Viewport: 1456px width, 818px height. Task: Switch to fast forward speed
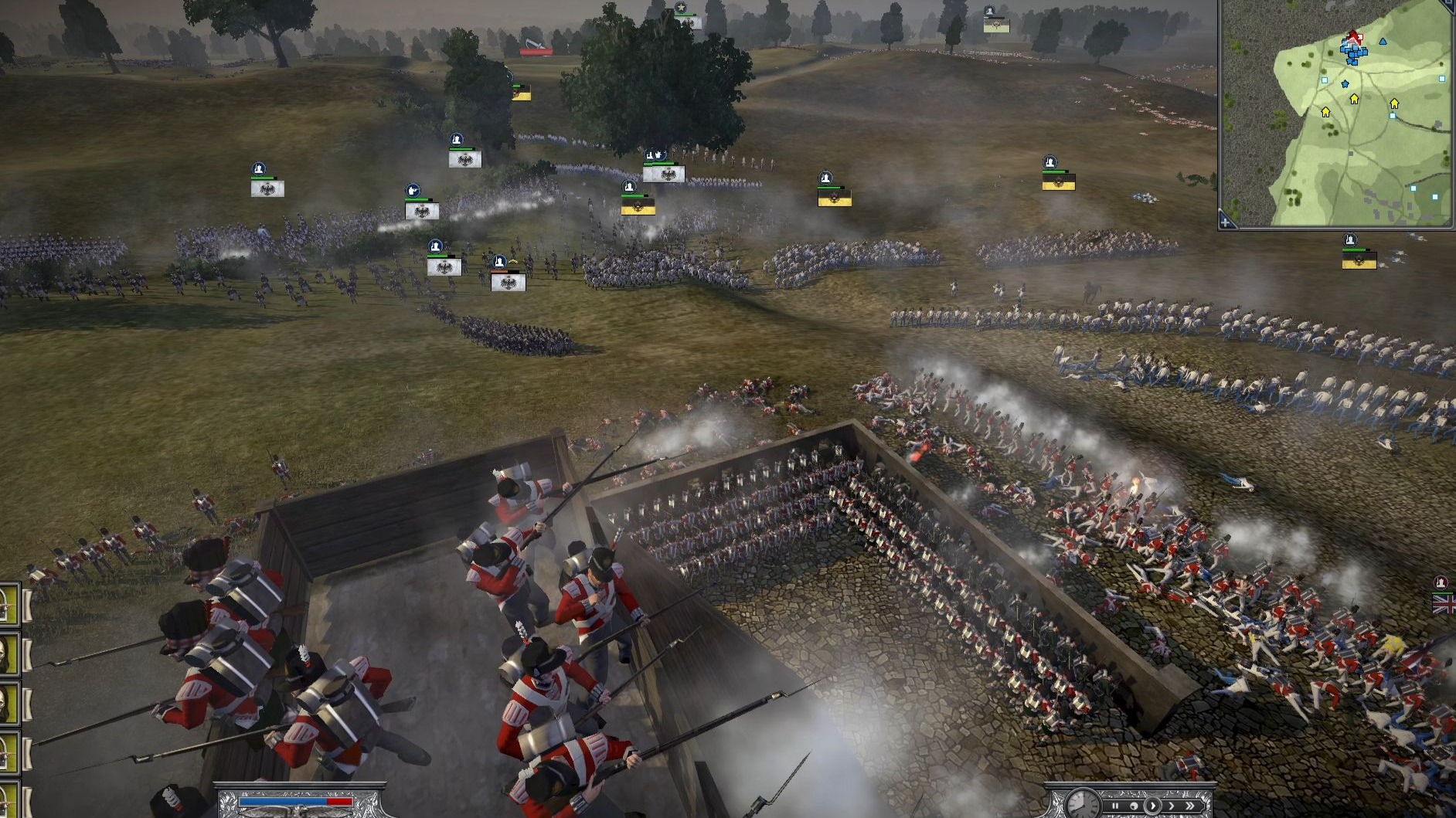click(1171, 806)
